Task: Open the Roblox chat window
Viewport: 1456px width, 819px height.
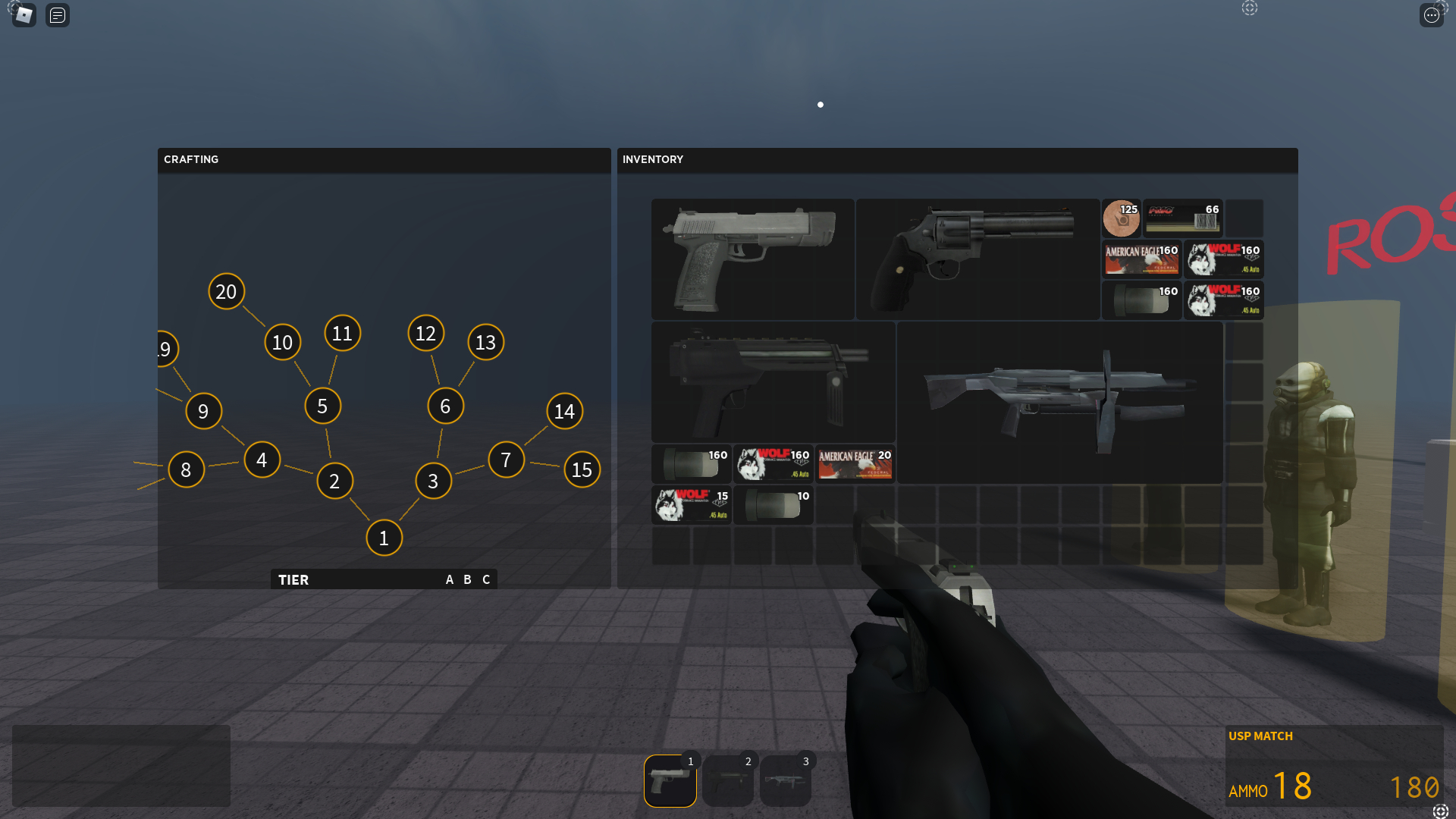Action: click(x=58, y=14)
